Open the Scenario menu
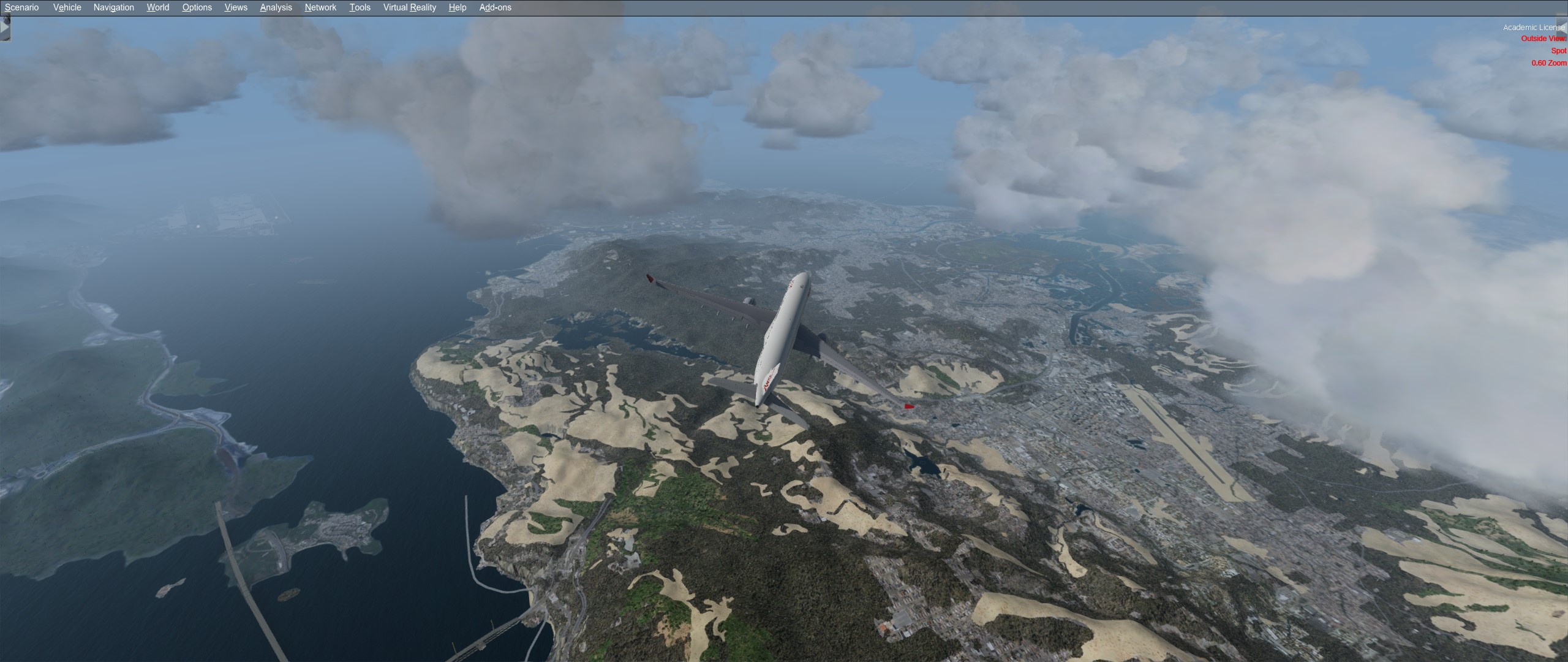The width and height of the screenshot is (1568, 662). [x=22, y=7]
